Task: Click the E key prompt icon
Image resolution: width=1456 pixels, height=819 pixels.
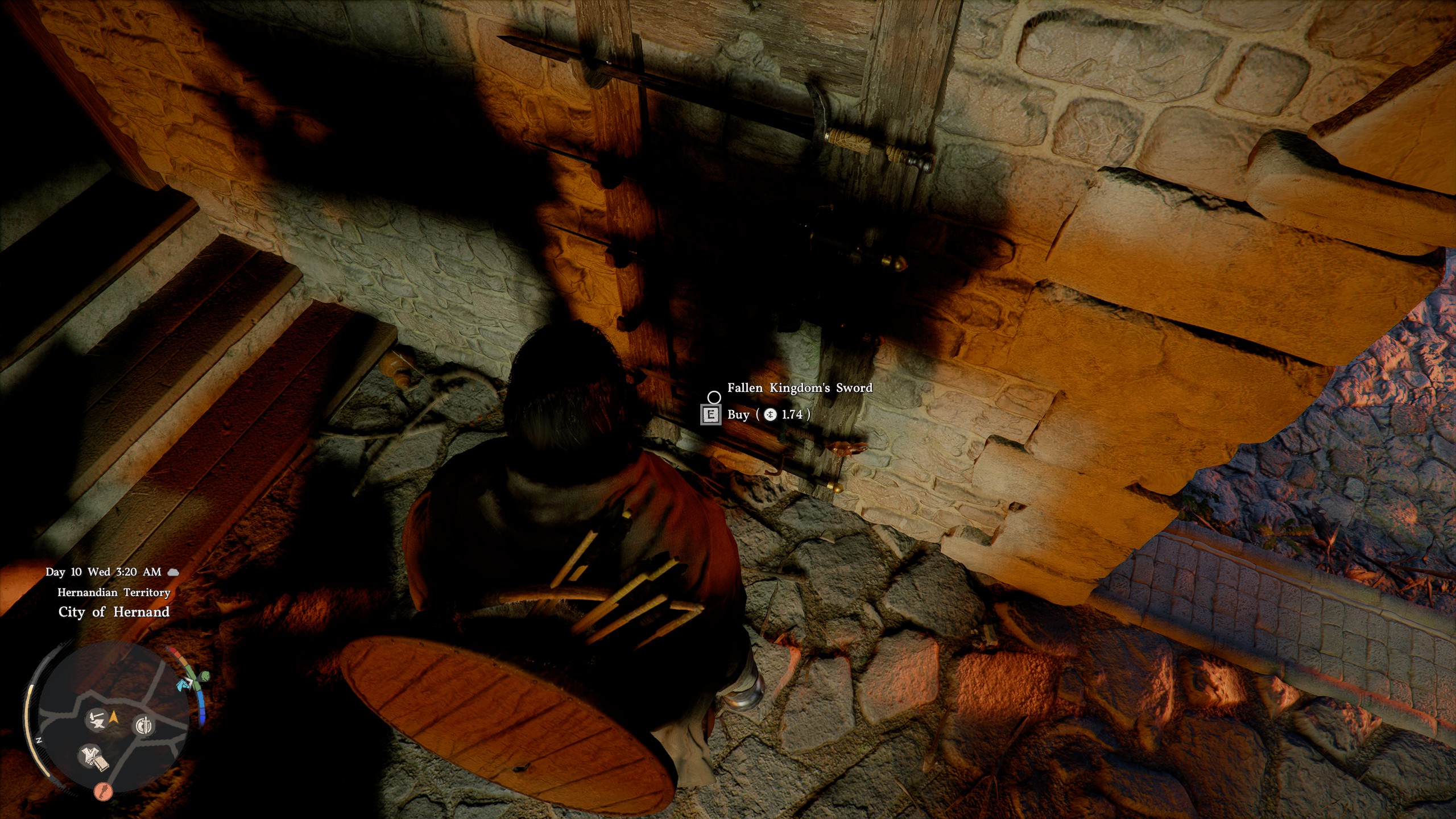Action: tap(712, 415)
